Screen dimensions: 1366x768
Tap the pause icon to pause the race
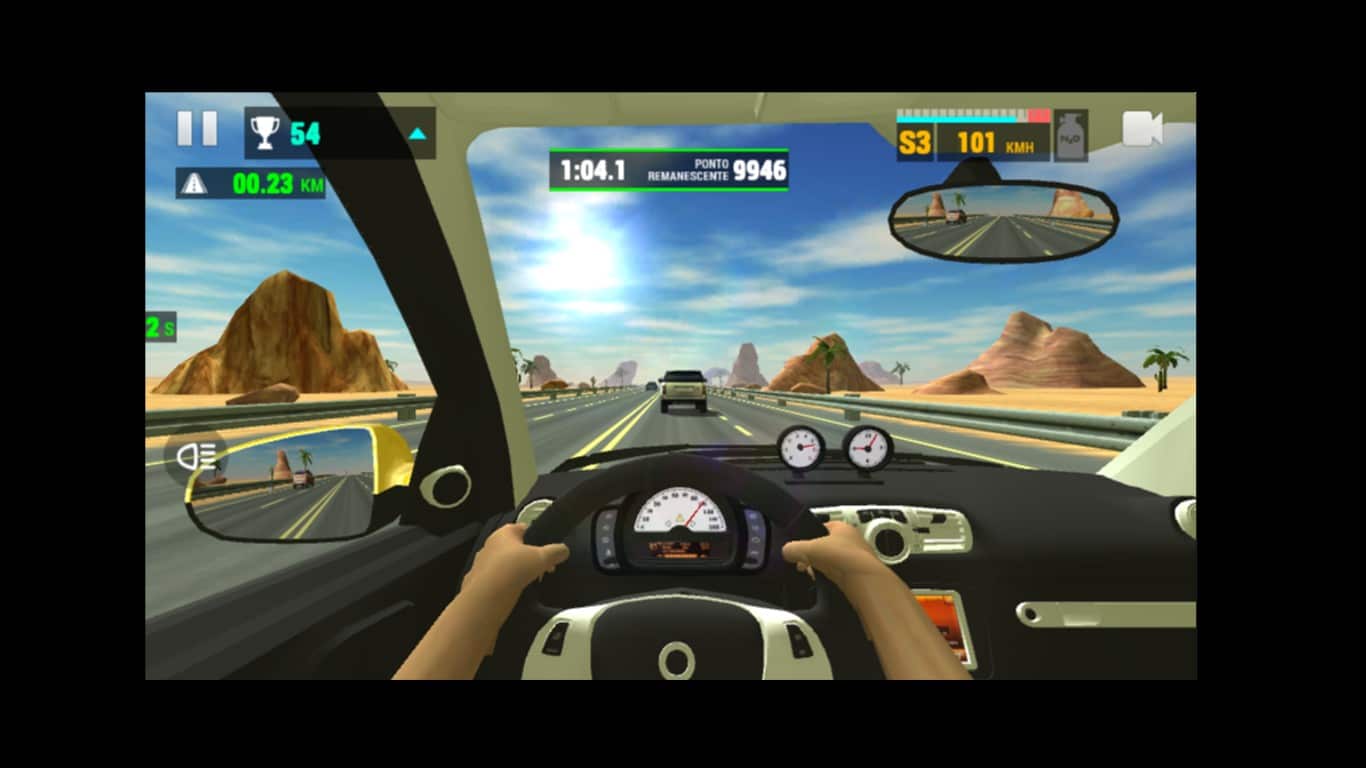[x=197, y=127]
